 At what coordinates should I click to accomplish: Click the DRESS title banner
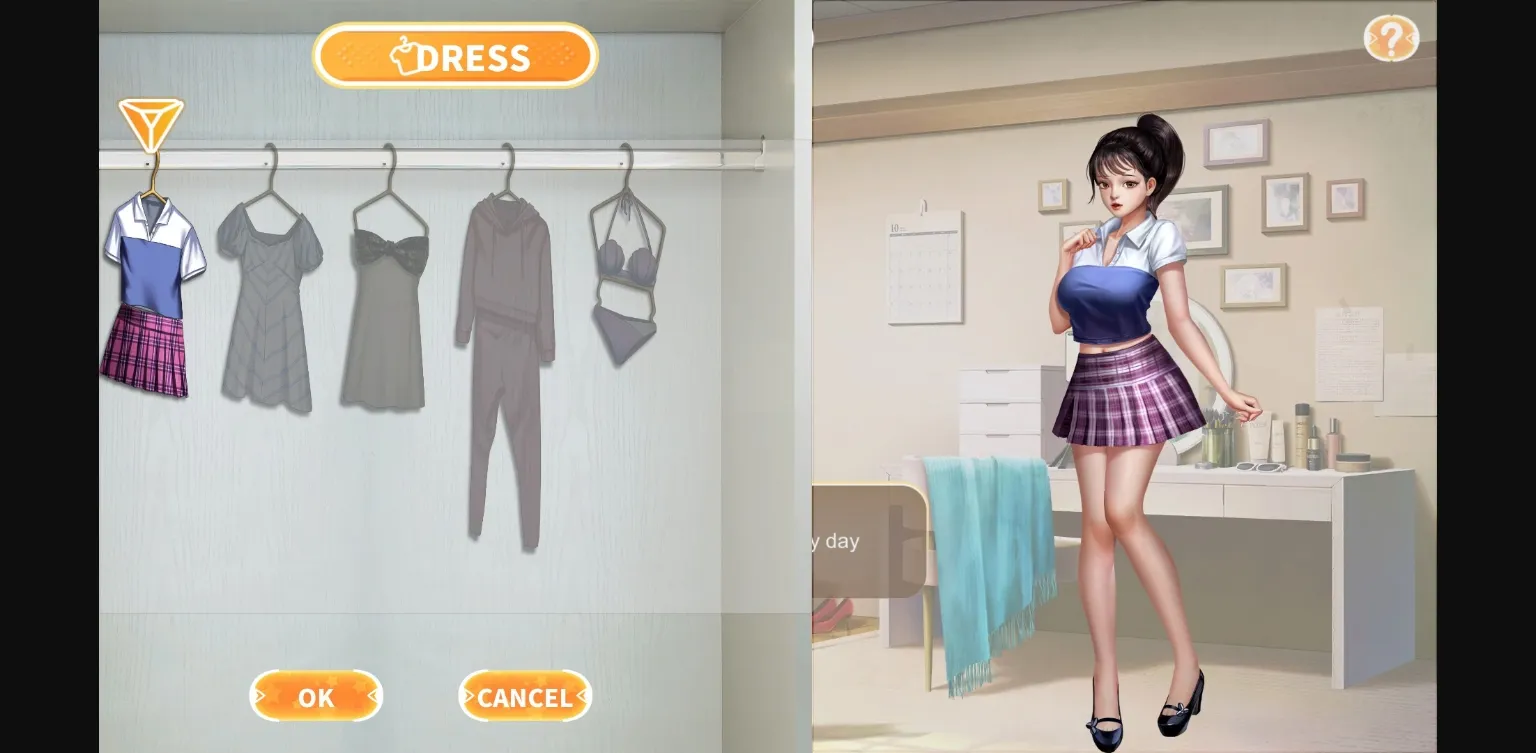point(455,56)
